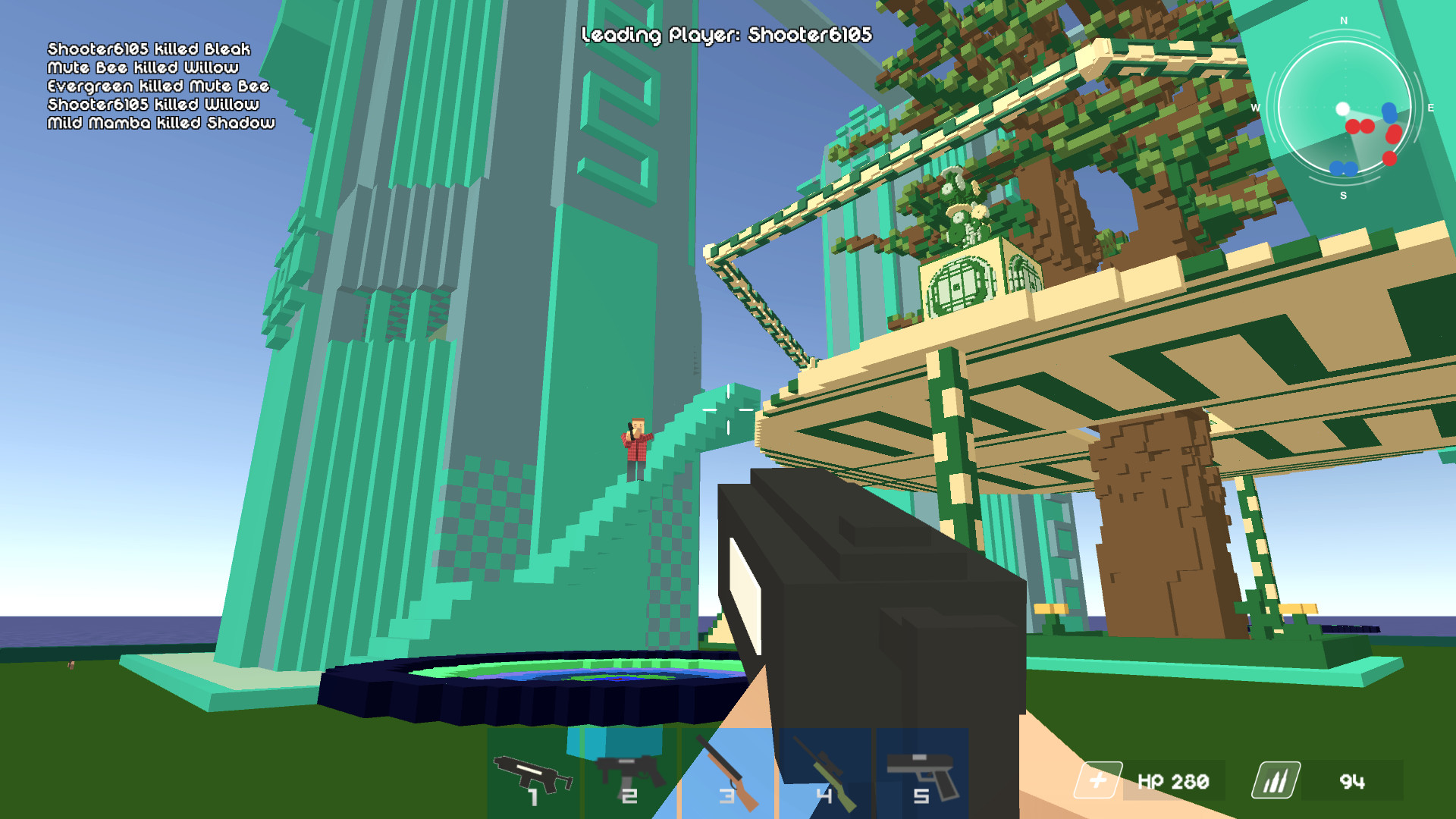Click the Evergreen killed Mute Bee message

pyautogui.click(x=157, y=86)
